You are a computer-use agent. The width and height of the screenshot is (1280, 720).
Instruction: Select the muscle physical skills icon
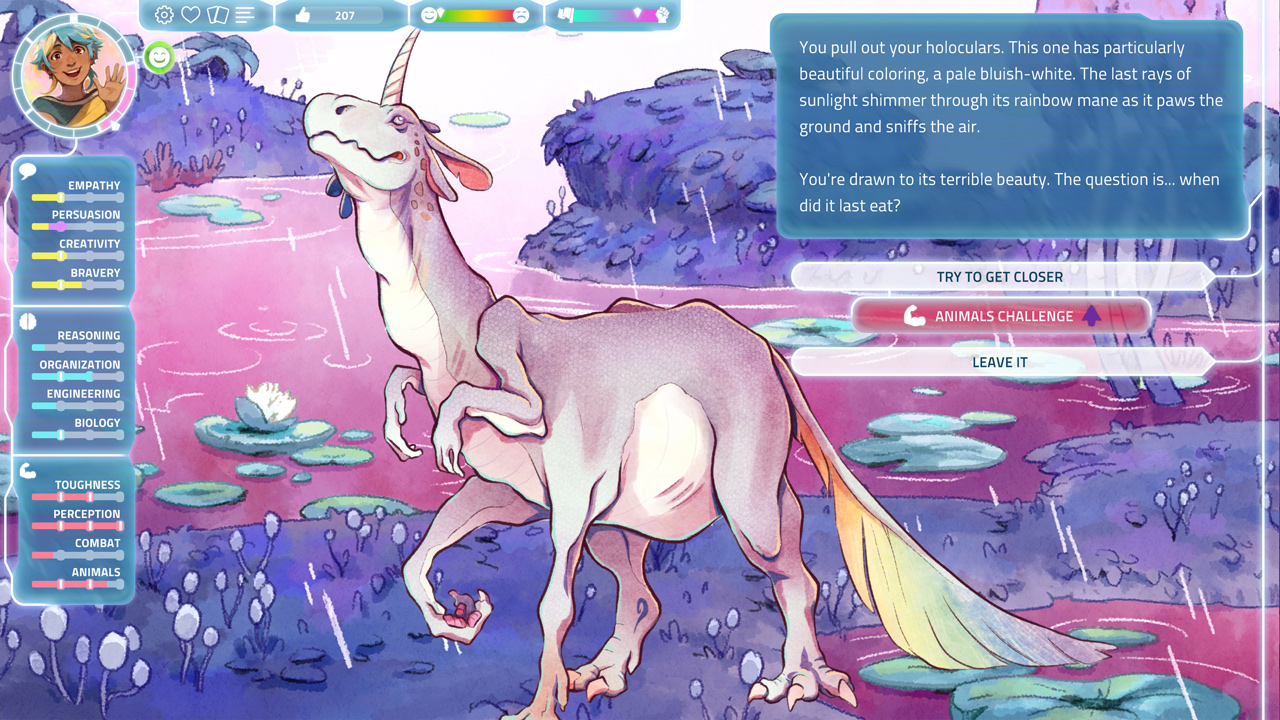point(27,470)
